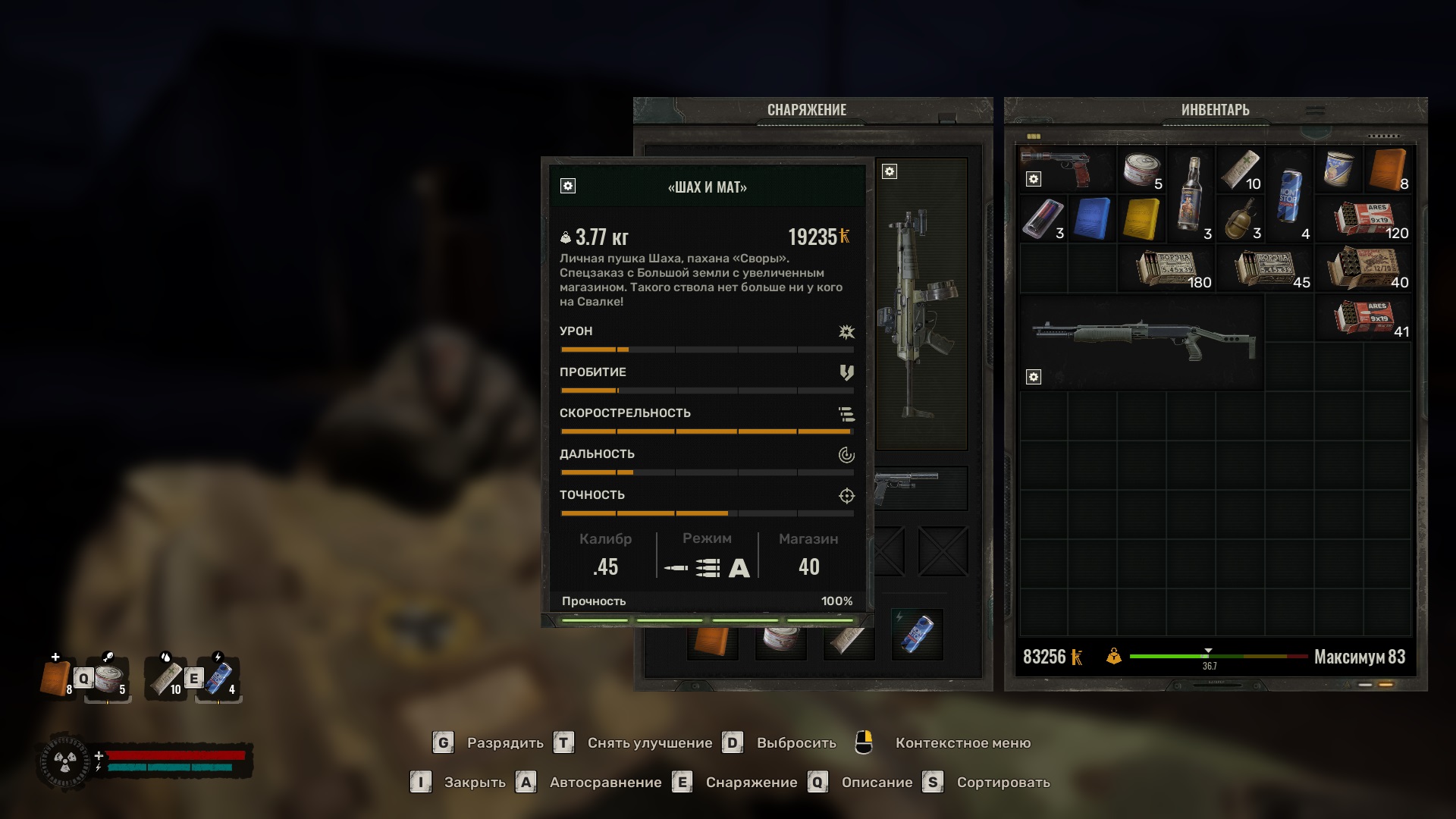Screen dimensions: 1456x819
Task: Select the bandage stack of ten
Action: [x=1241, y=170]
